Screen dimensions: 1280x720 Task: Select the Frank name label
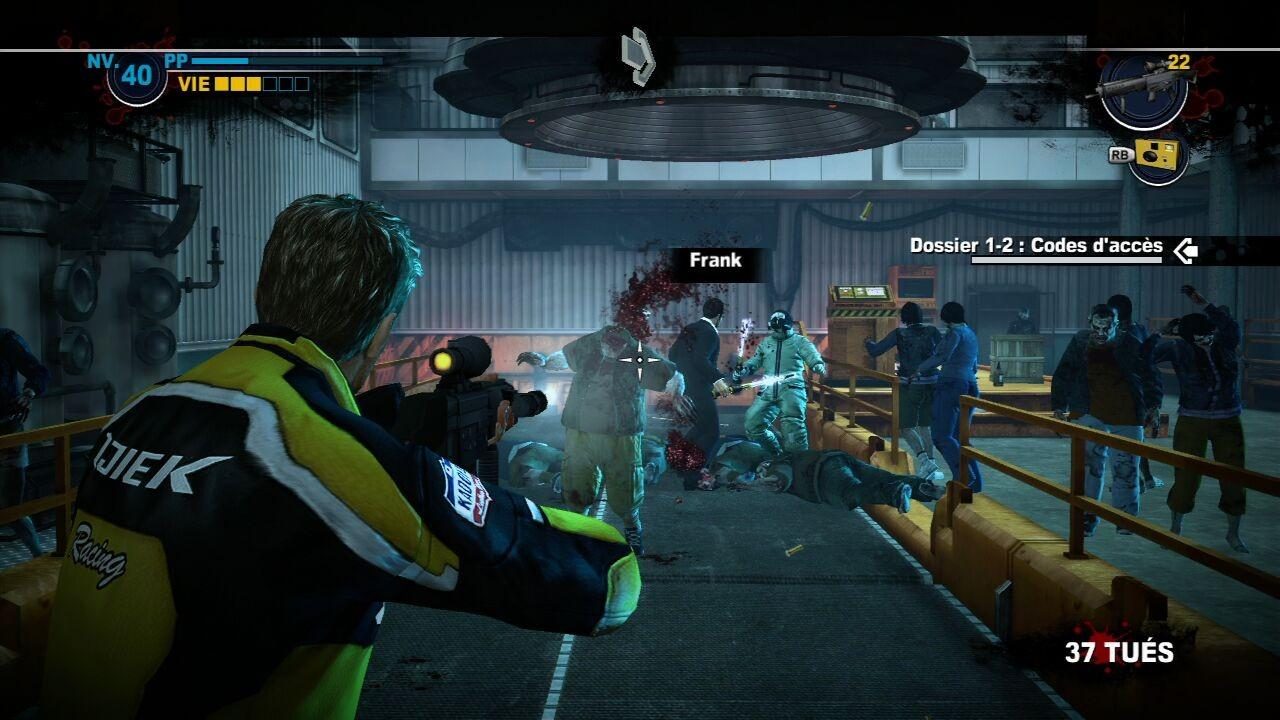tap(714, 261)
